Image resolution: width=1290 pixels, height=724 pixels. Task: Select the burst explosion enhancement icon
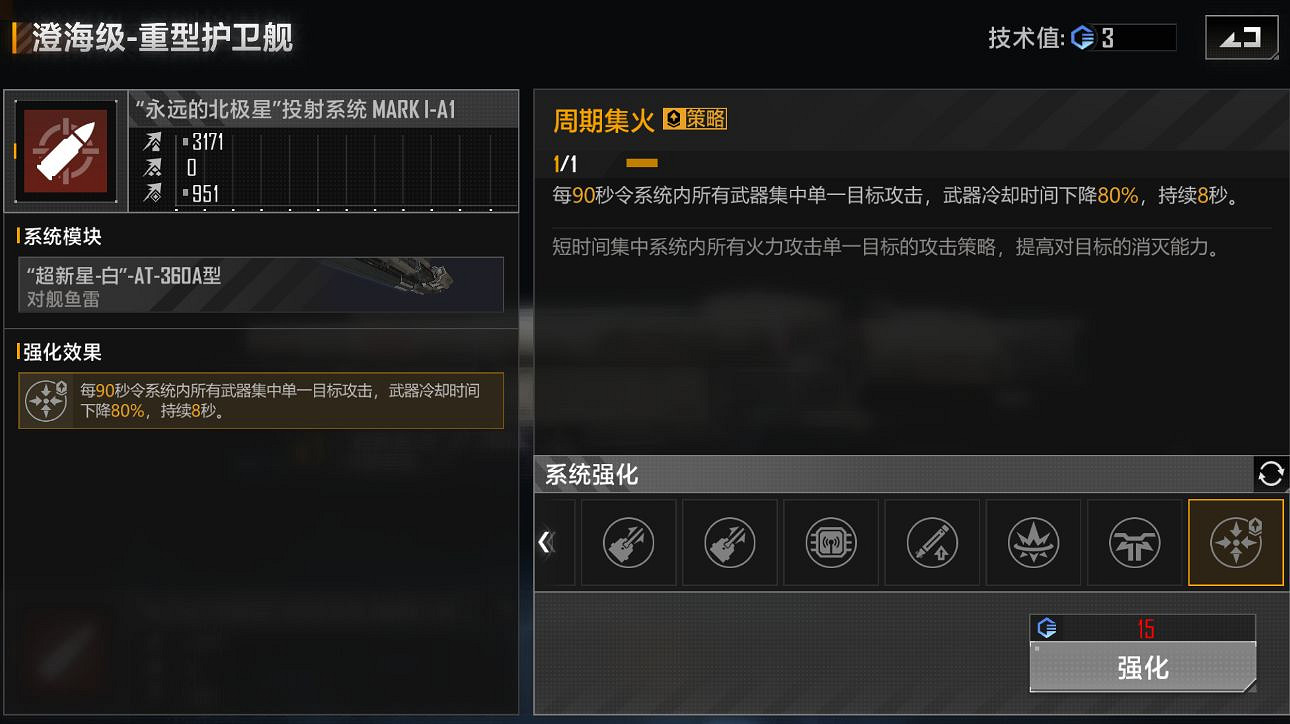click(x=1033, y=542)
